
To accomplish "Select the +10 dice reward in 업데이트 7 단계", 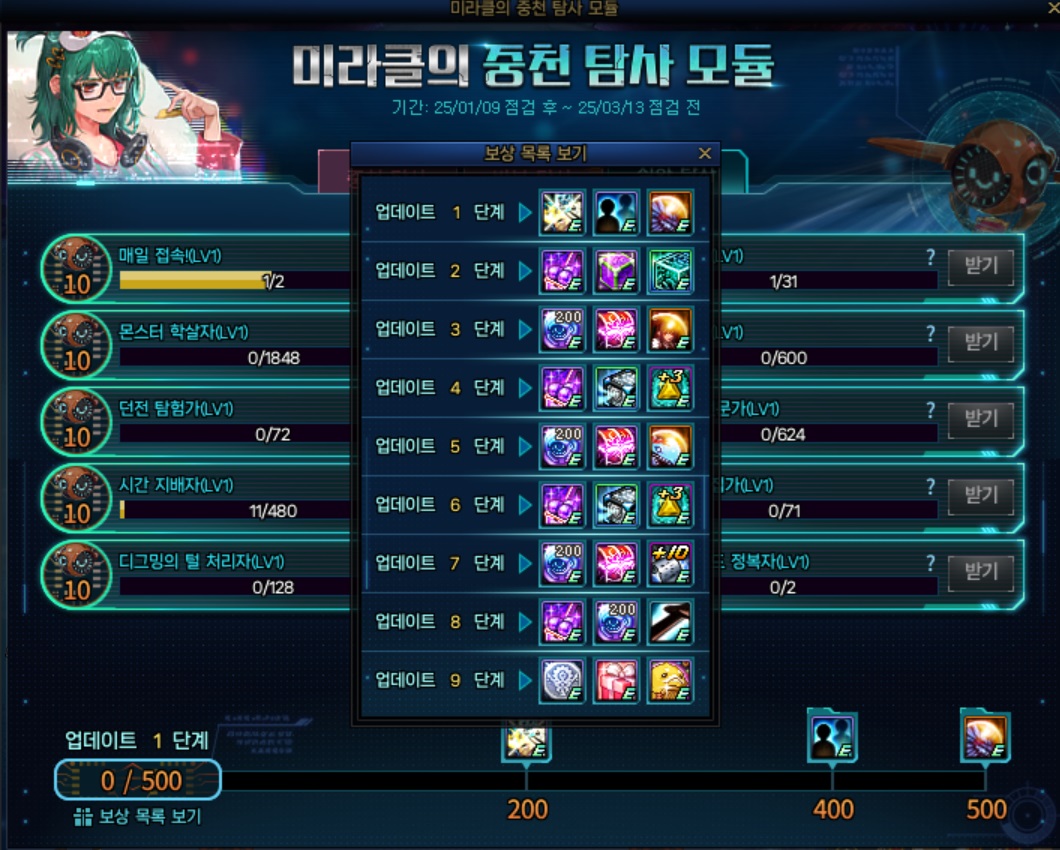I will tap(670, 563).
